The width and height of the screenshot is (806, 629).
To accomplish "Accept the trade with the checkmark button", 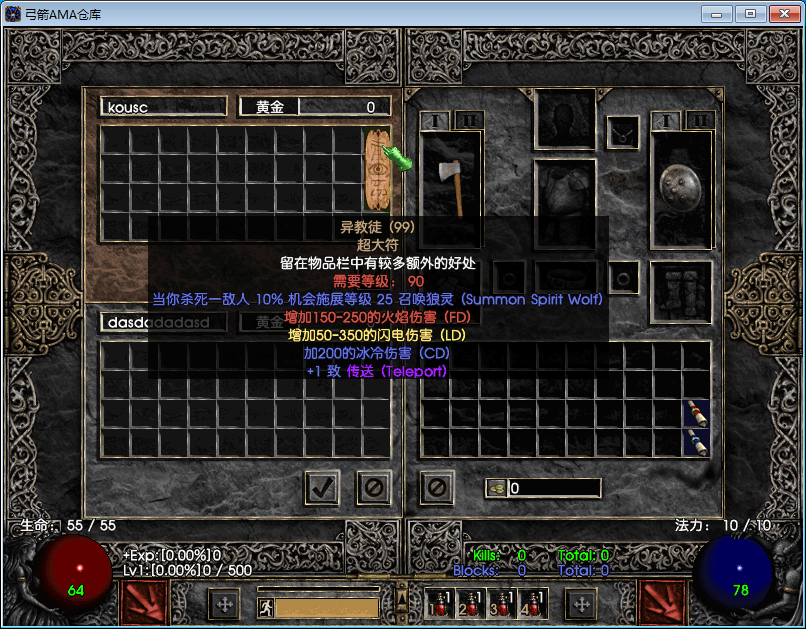I will [322, 487].
